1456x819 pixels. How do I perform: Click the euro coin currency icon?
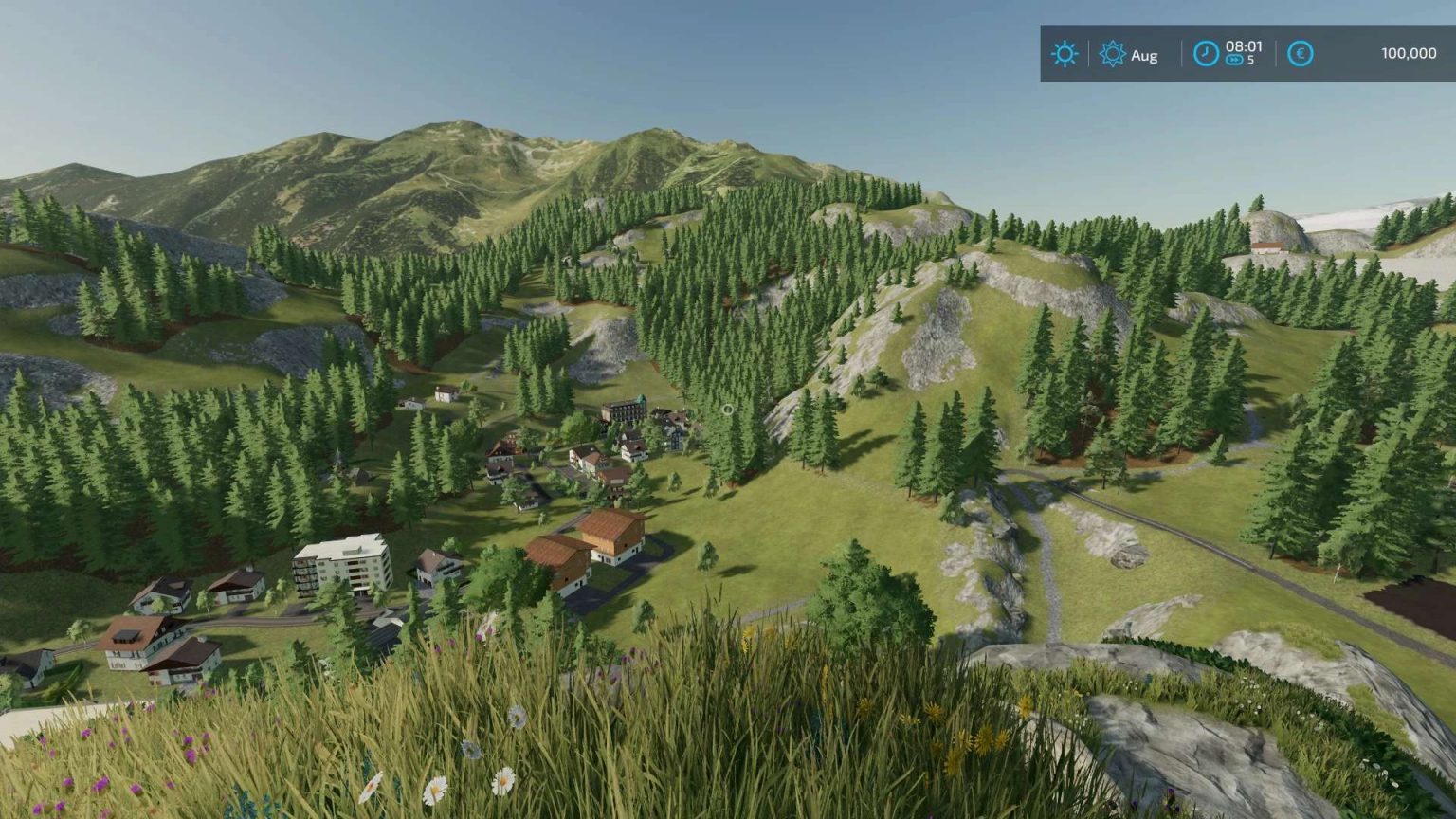[1301, 53]
